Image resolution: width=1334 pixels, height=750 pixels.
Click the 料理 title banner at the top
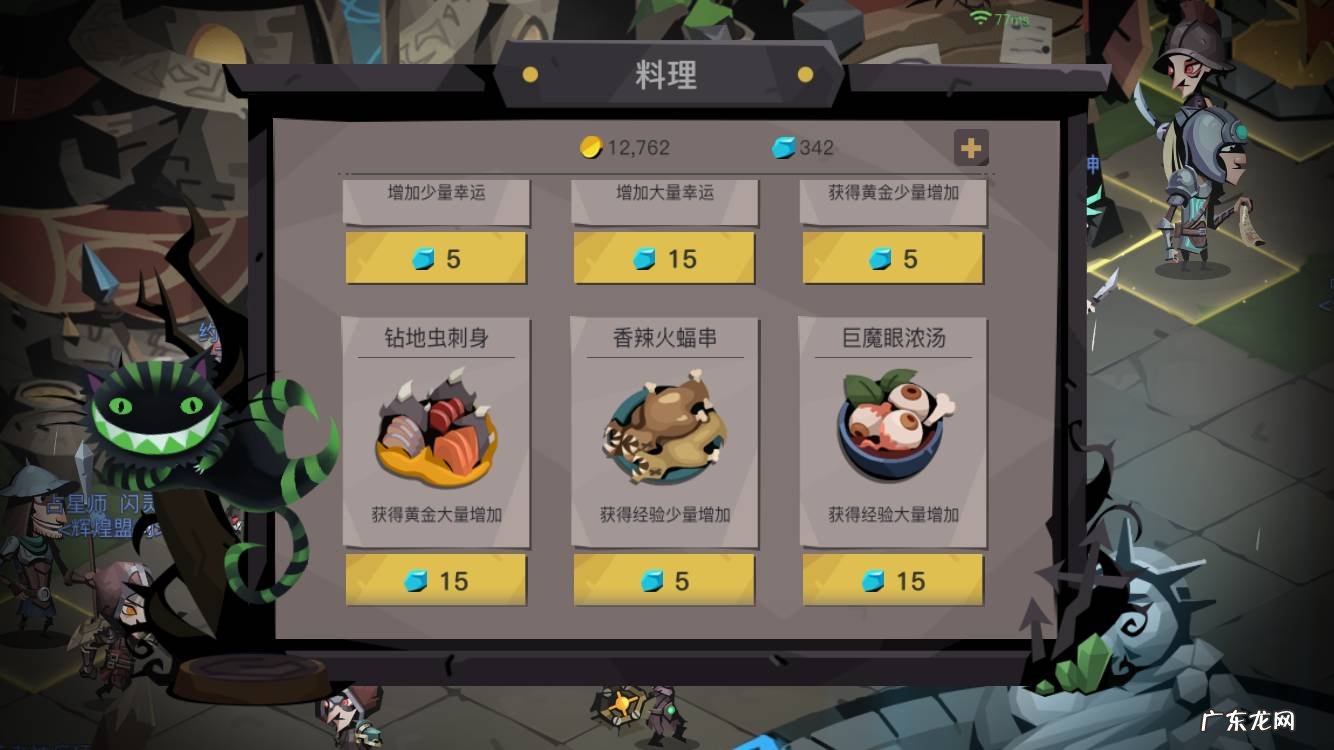pyautogui.click(x=667, y=74)
